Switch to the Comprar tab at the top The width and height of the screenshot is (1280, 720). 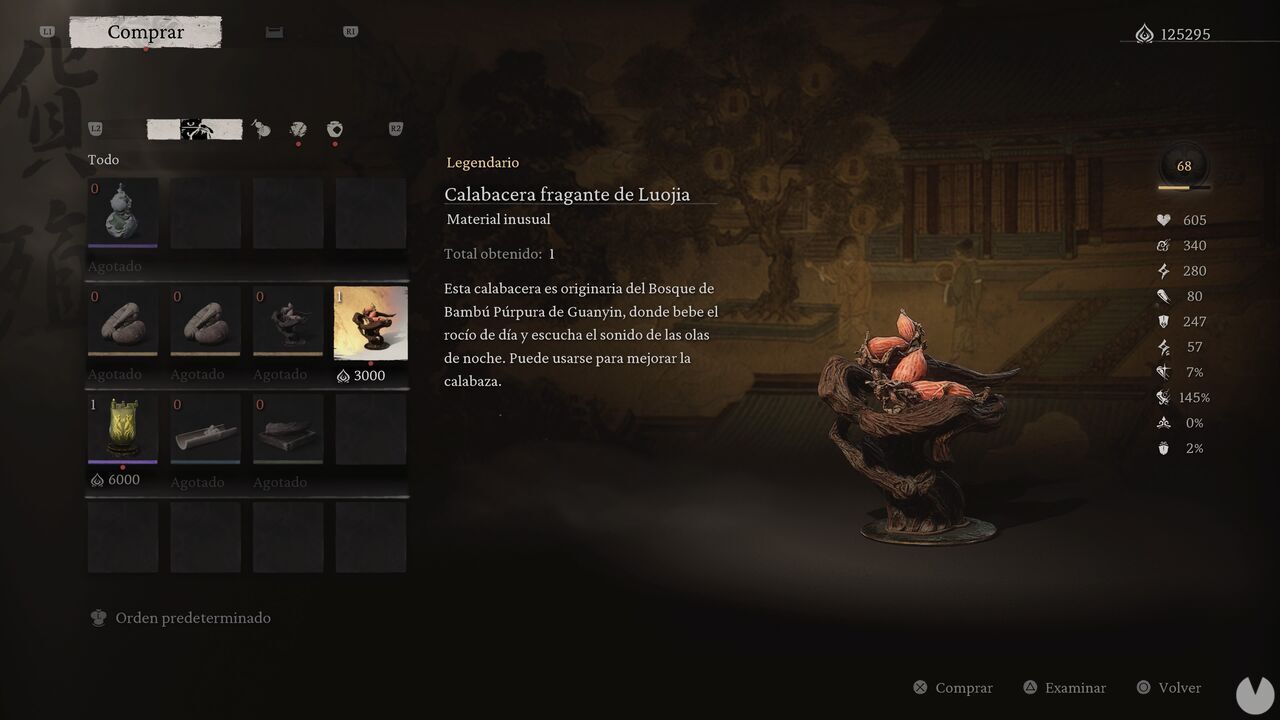pyautogui.click(x=145, y=32)
